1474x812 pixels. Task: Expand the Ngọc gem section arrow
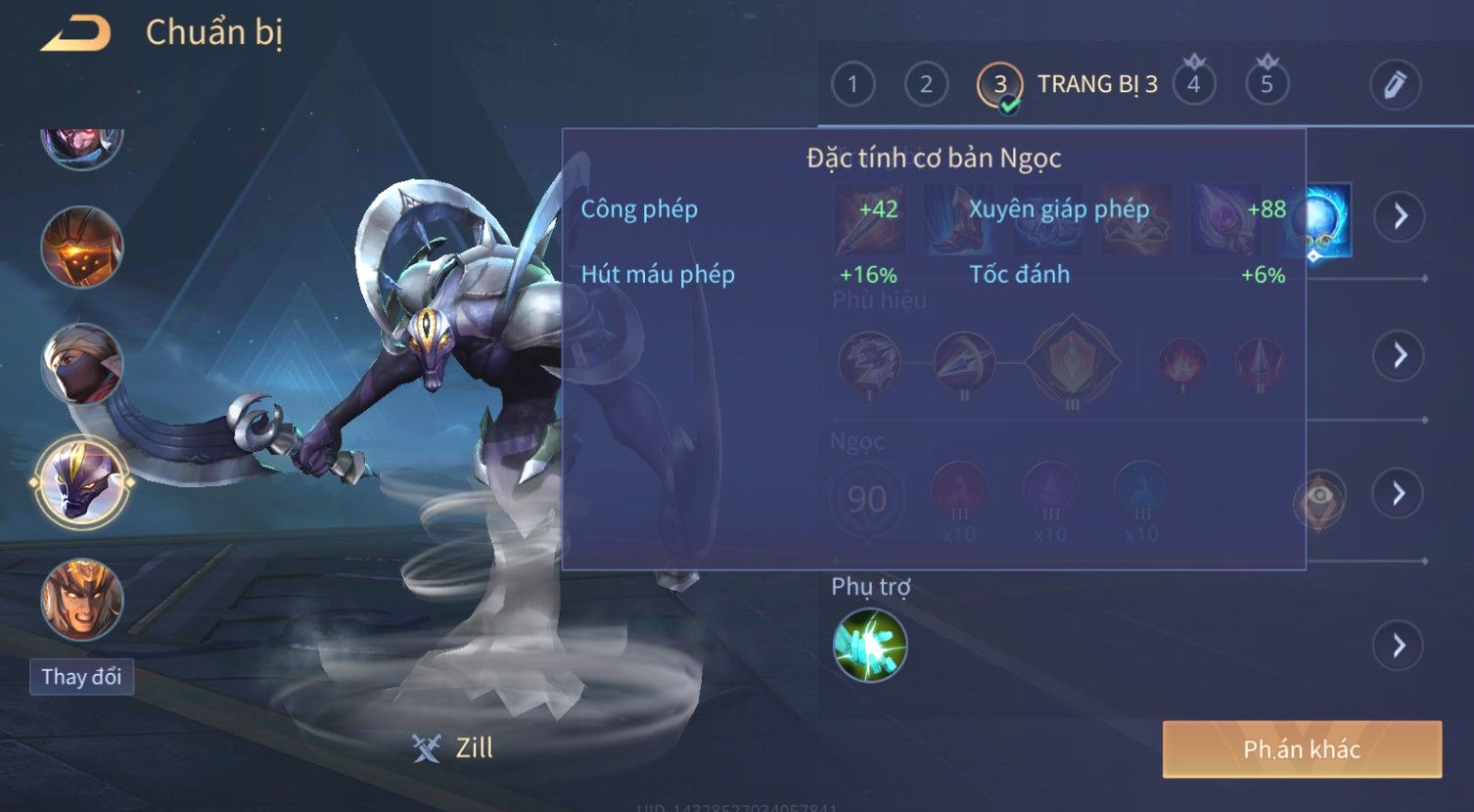click(x=1400, y=493)
